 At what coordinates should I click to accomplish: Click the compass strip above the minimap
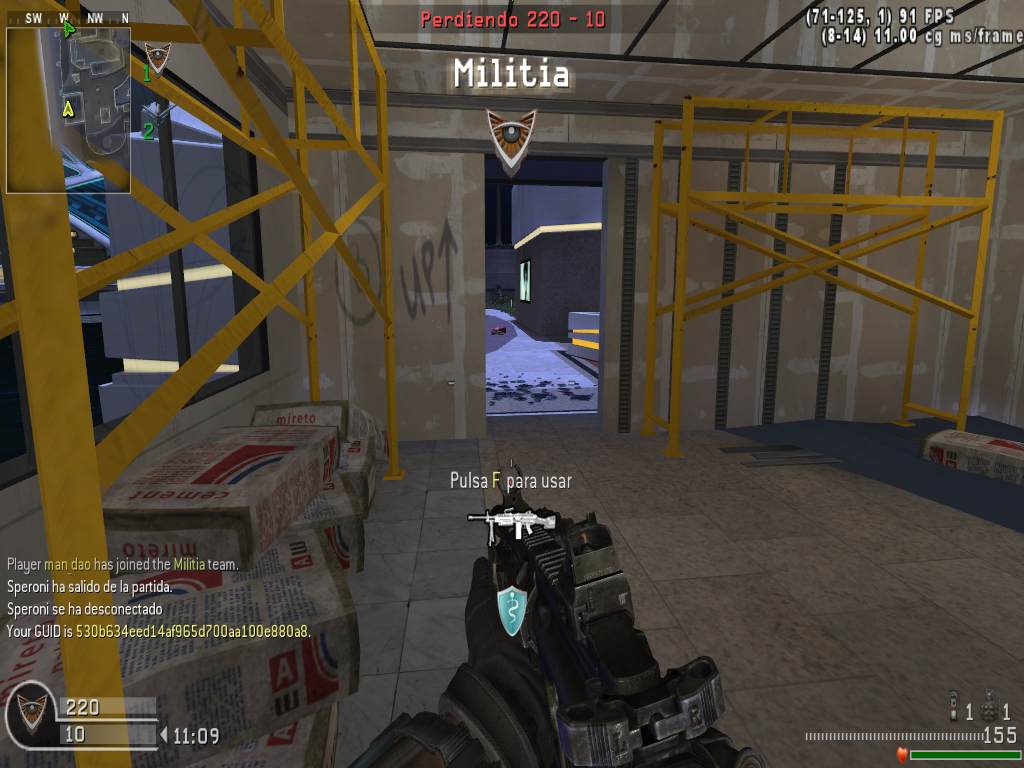click(68, 18)
